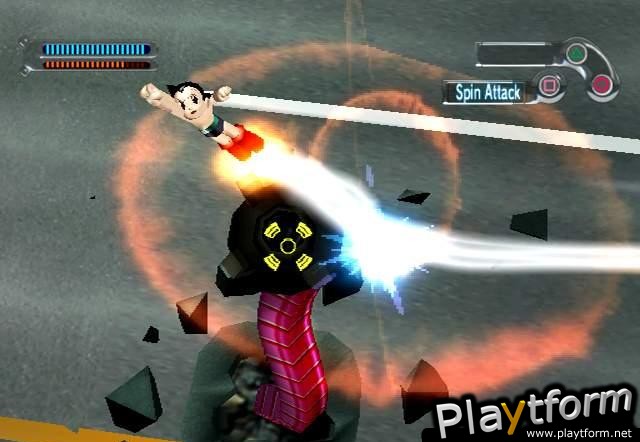Select the Spin Attack action label
The image size is (640, 442).
coord(490,93)
